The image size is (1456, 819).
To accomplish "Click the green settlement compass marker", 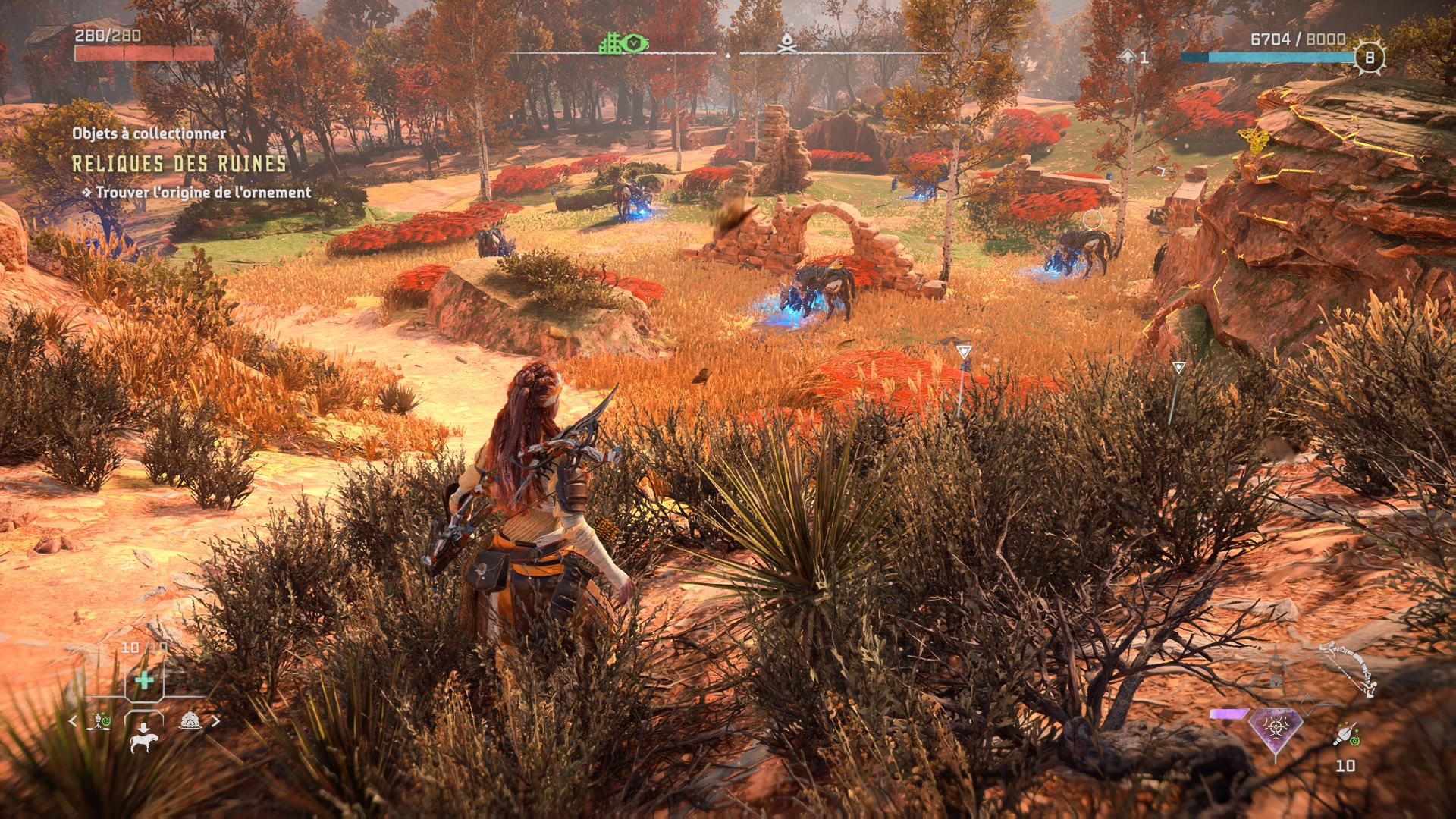I will click(x=623, y=44).
